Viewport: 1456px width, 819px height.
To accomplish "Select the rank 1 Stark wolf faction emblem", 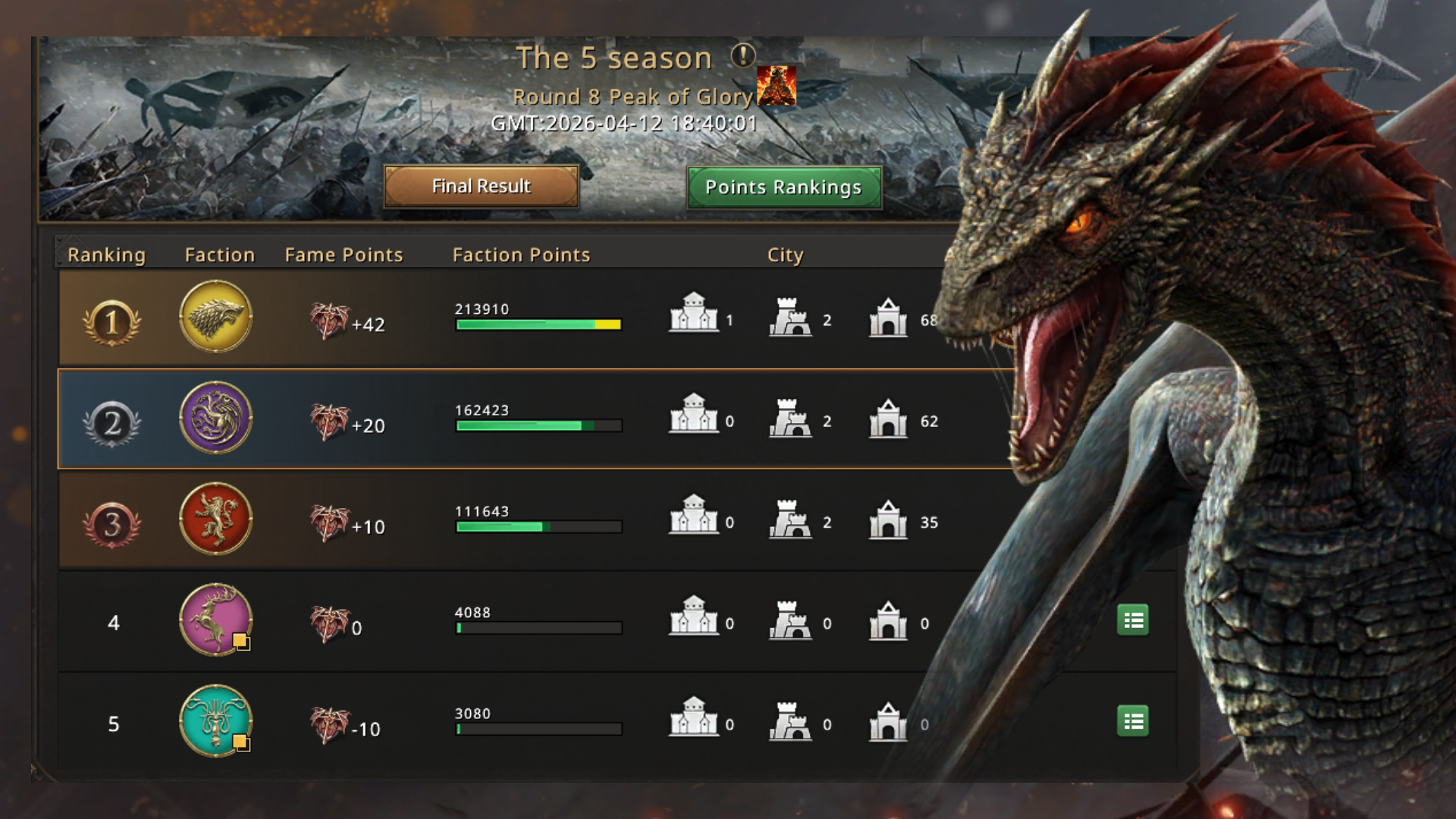I will point(216,316).
